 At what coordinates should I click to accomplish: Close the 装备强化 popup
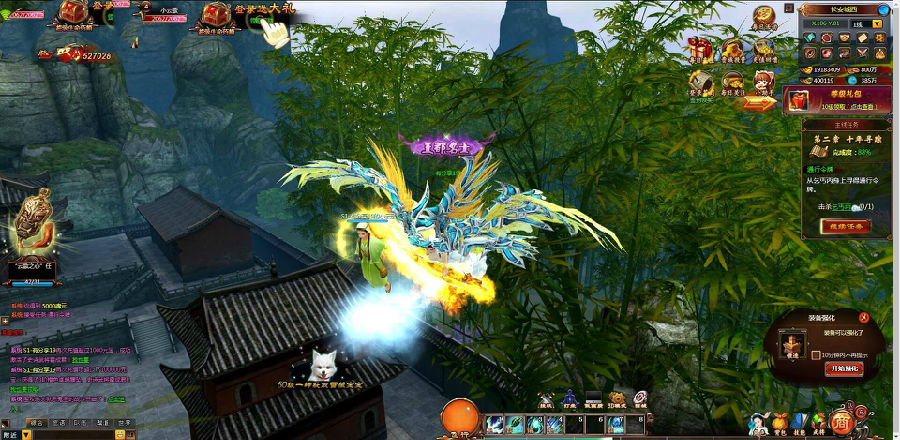[x=864, y=317]
